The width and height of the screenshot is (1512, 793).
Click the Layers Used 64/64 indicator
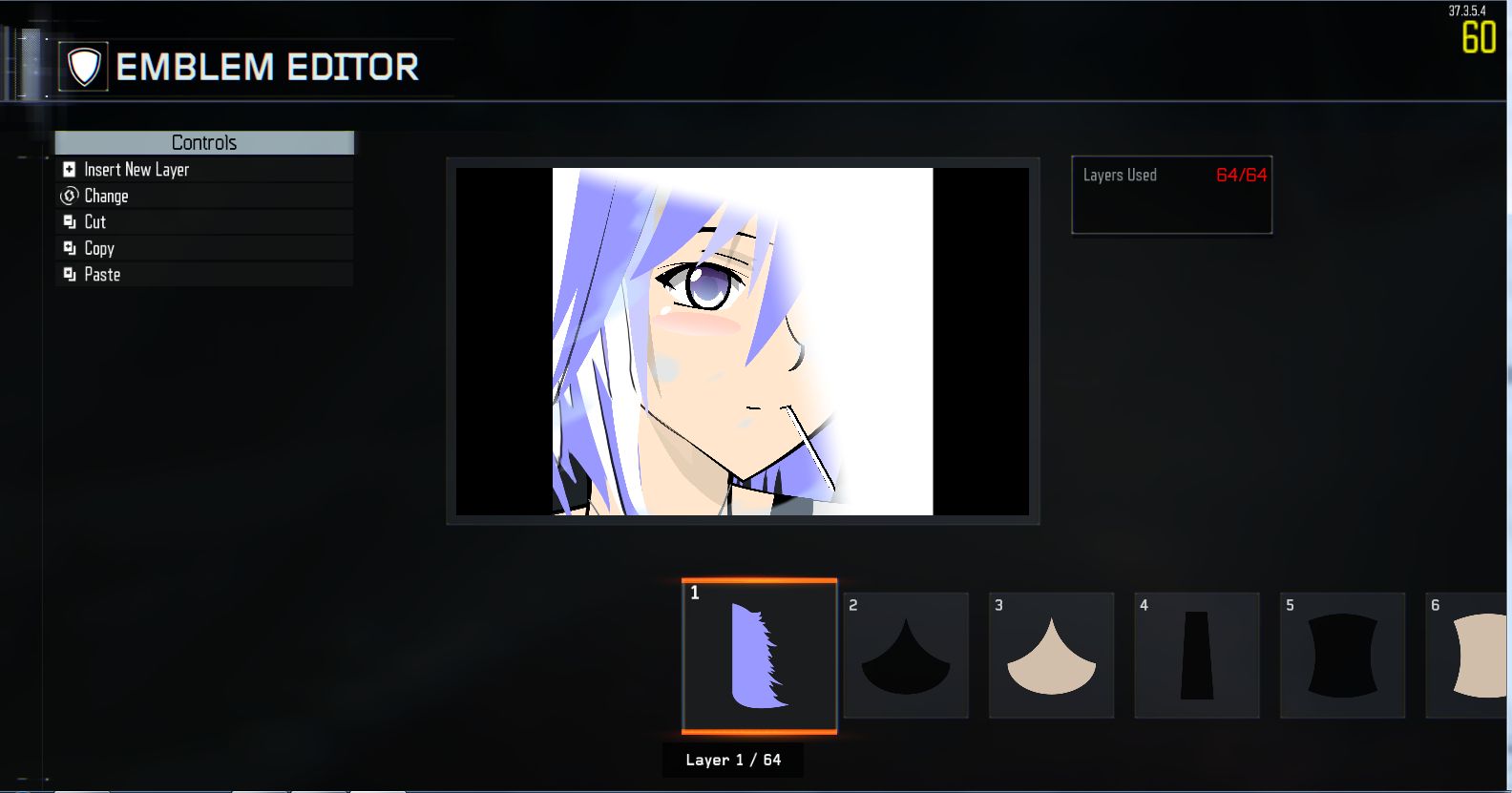click(1171, 176)
